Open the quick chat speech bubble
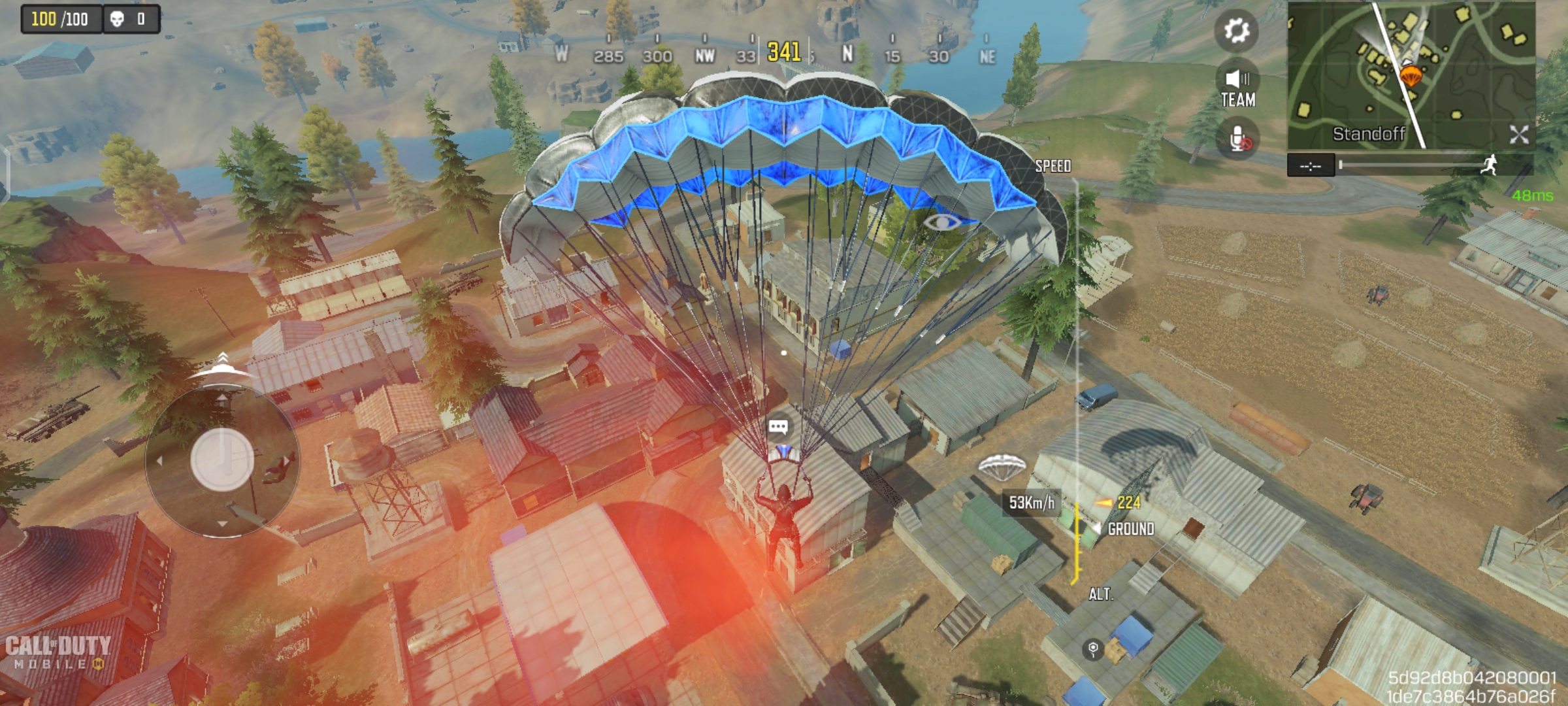This screenshot has height=706, width=1568. point(778,428)
